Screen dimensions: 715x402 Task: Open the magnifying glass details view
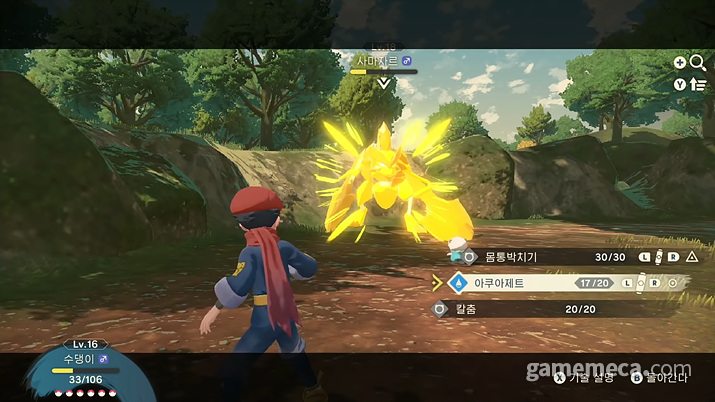(697, 63)
